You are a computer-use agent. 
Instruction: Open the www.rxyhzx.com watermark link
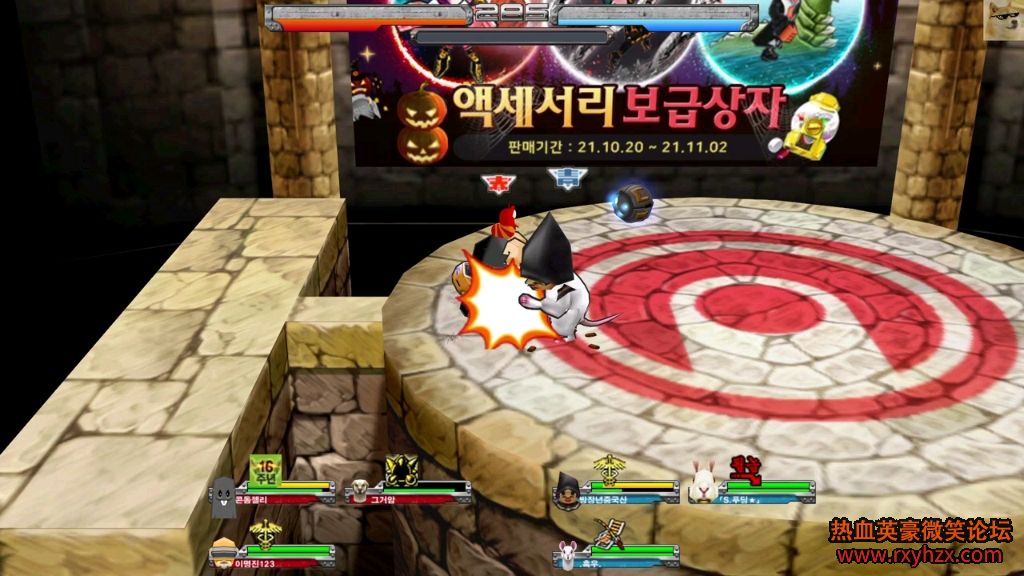919,556
